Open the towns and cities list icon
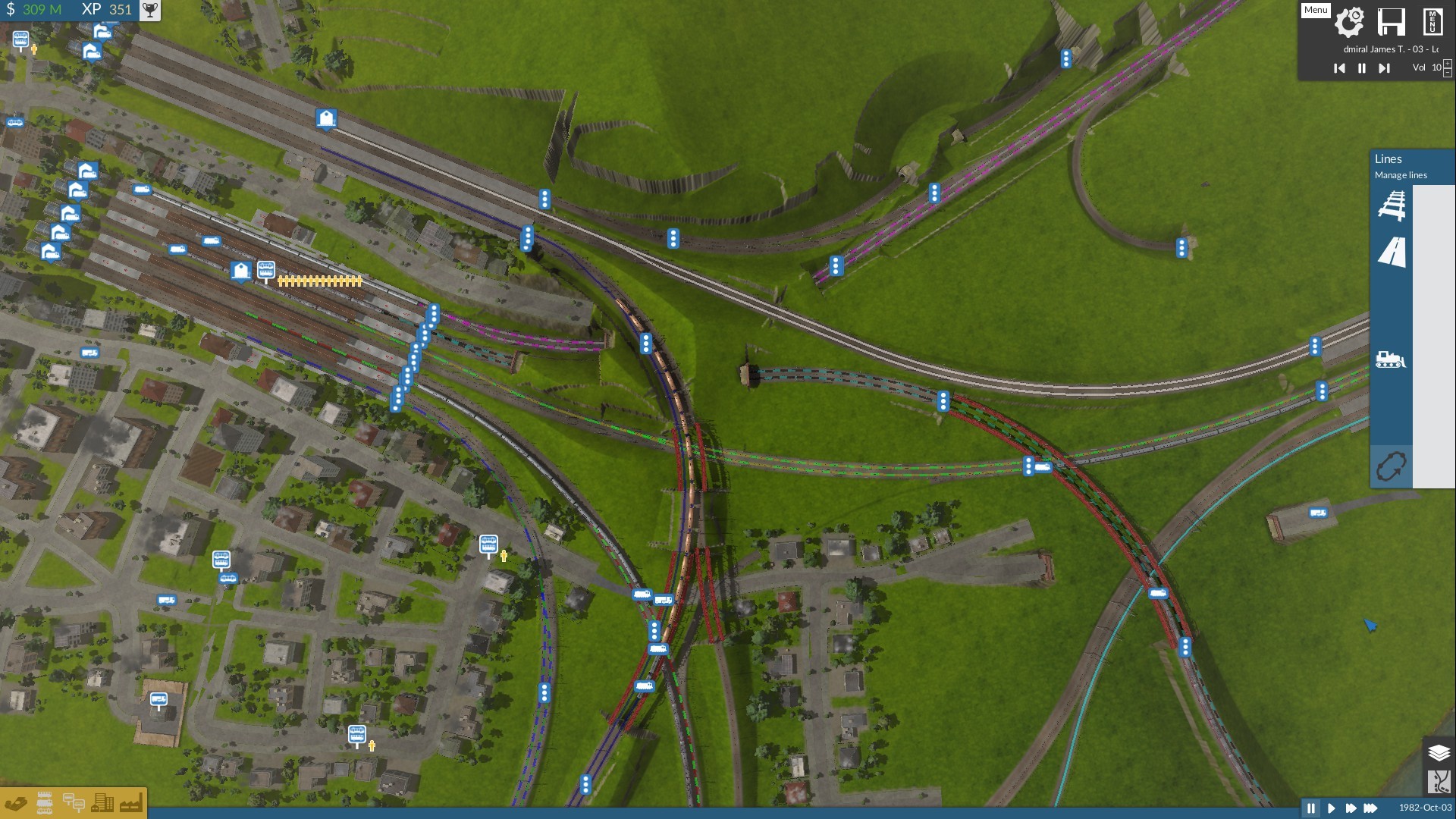This screenshot has width=1456, height=819. click(102, 803)
